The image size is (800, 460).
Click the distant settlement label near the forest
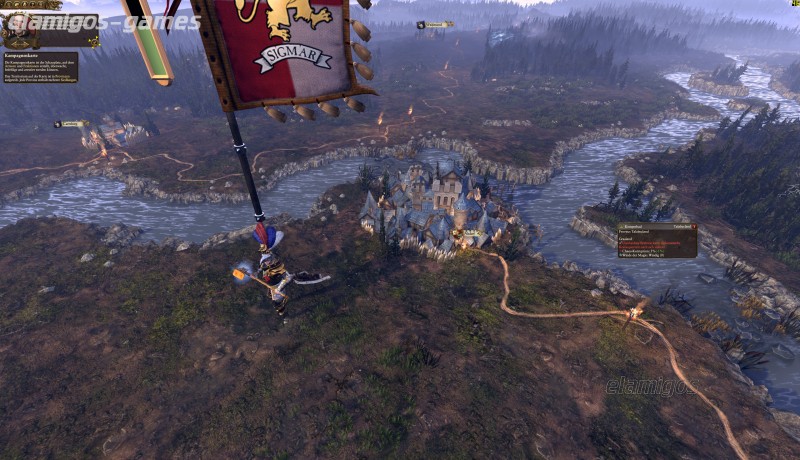point(435,25)
